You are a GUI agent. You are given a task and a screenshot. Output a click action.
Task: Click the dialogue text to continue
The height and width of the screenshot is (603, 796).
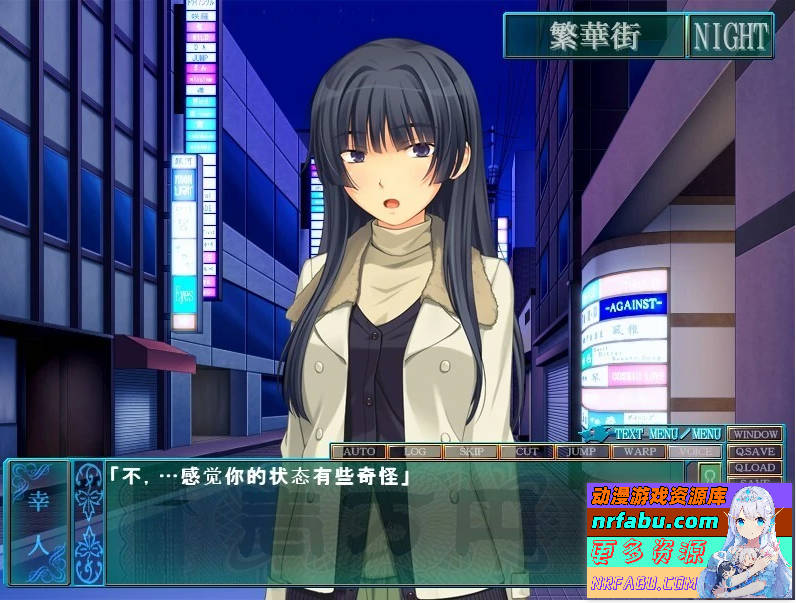(260, 478)
